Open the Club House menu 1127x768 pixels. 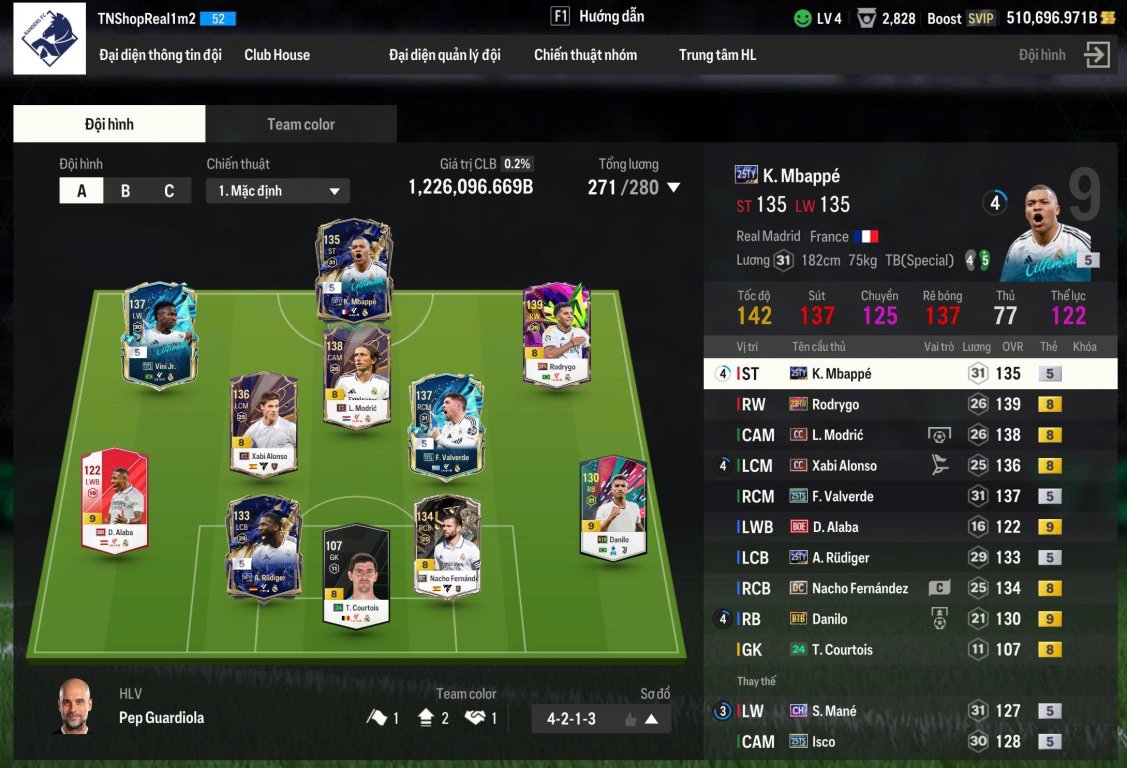click(x=277, y=55)
